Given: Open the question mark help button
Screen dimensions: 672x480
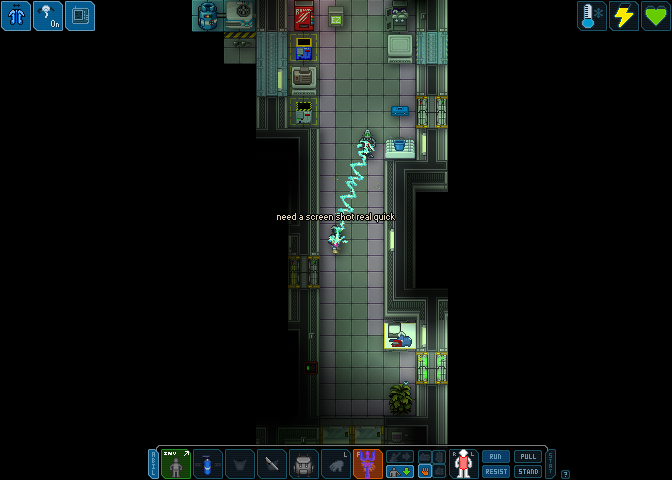Looking at the screenshot, I should 566,474.
